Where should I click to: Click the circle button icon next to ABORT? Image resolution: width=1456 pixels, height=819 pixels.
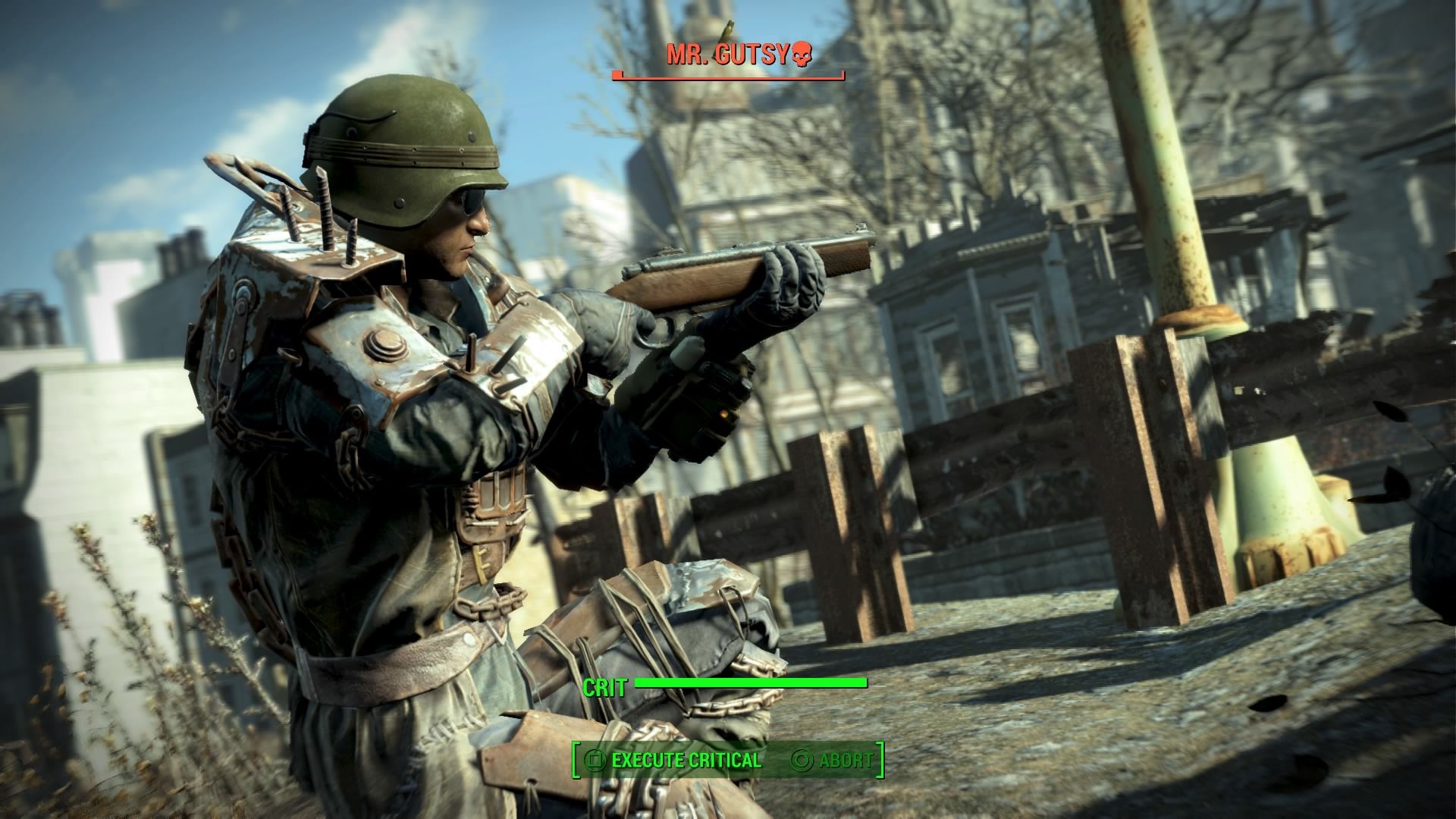click(x=802, y=760)
